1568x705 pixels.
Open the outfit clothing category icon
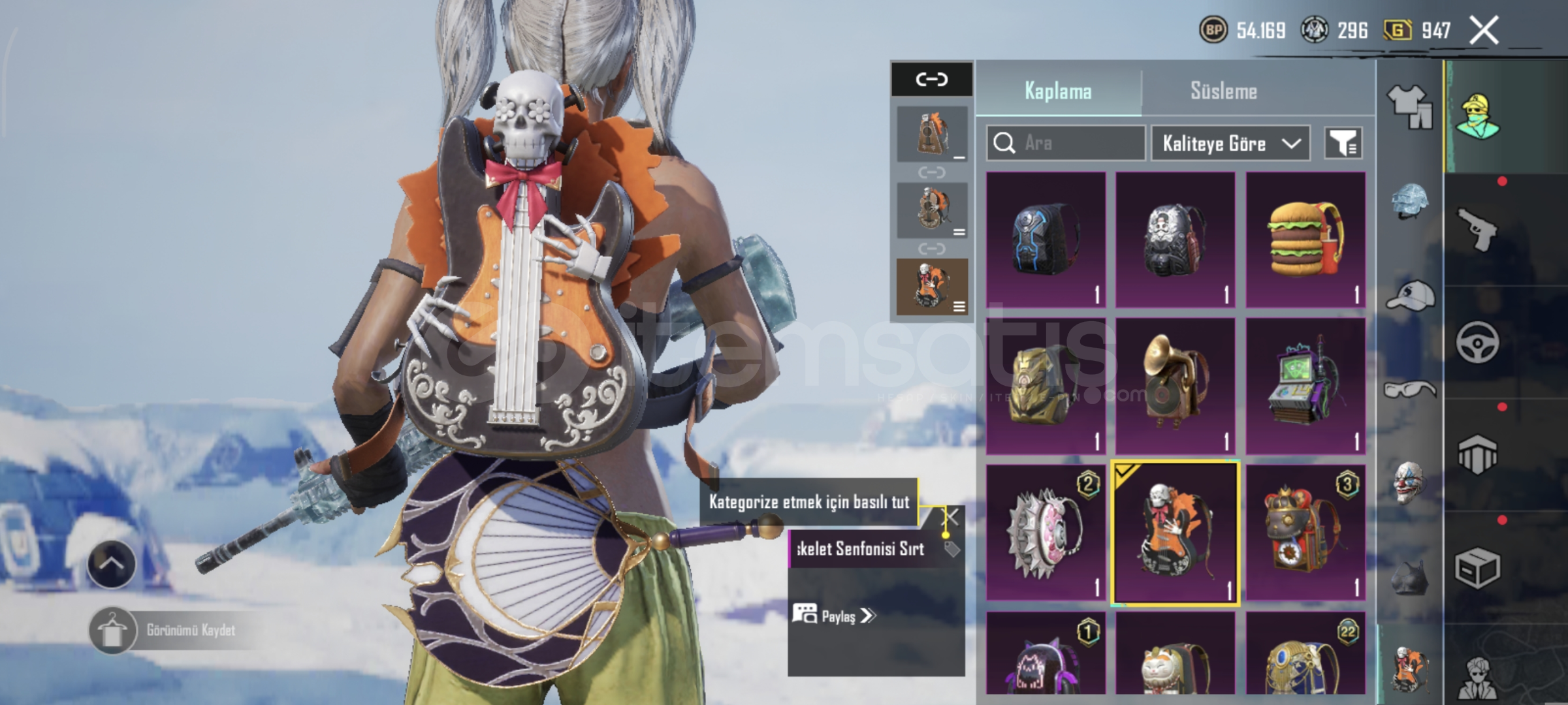pos(1409,106)
